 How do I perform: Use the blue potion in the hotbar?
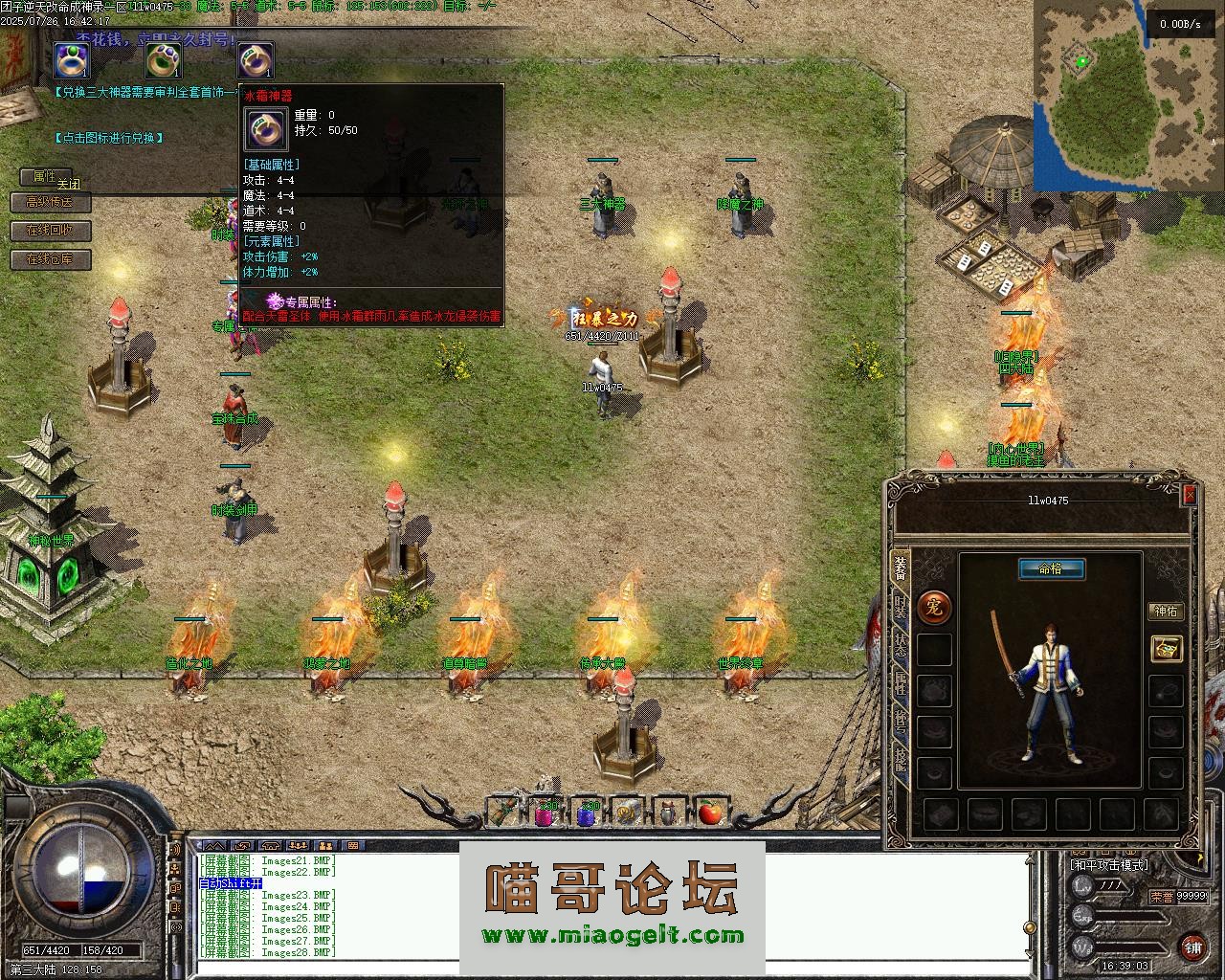point(586,813)
